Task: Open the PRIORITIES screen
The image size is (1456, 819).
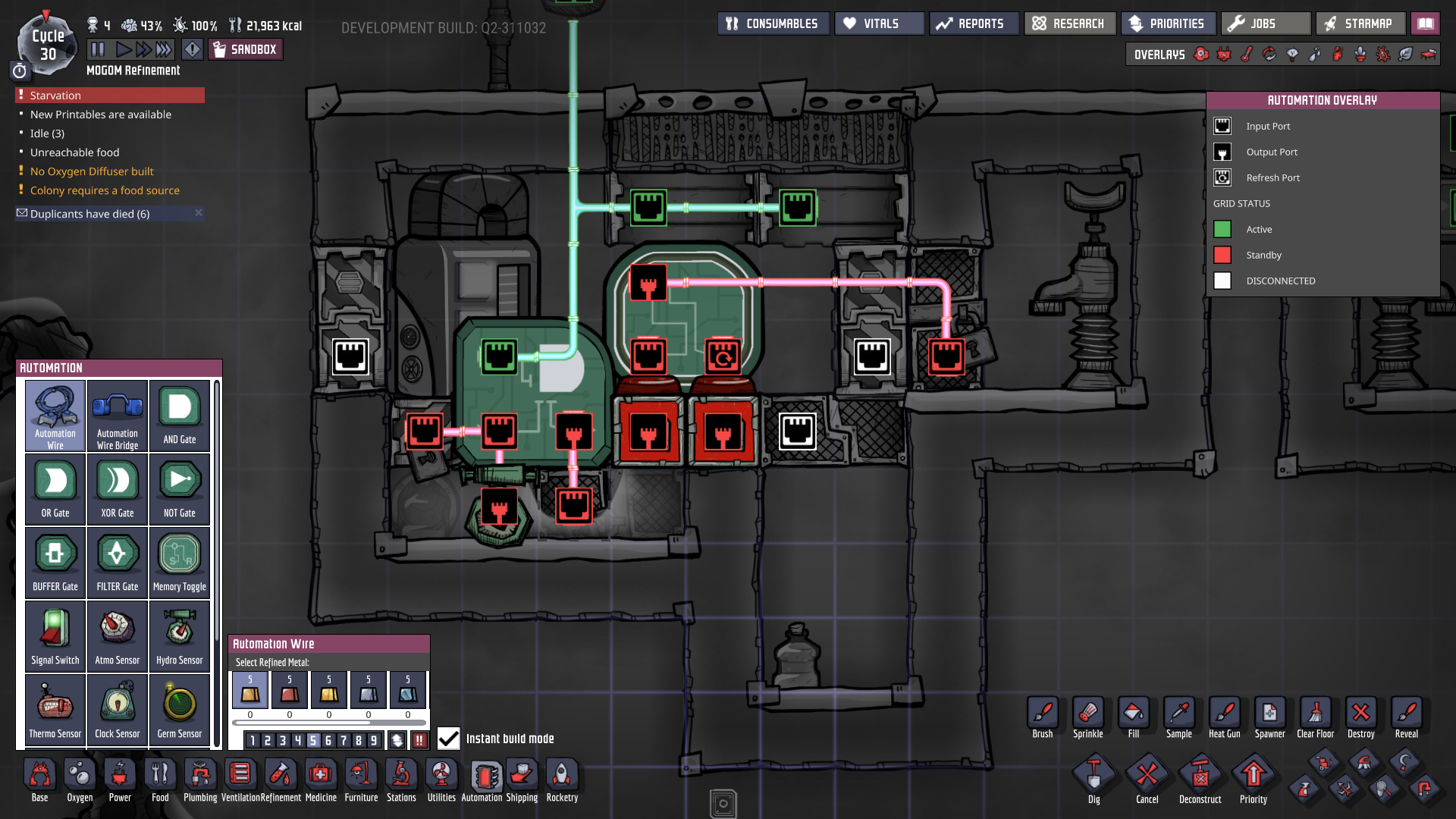Action: pyautogui.click(x=1168, y=23)
